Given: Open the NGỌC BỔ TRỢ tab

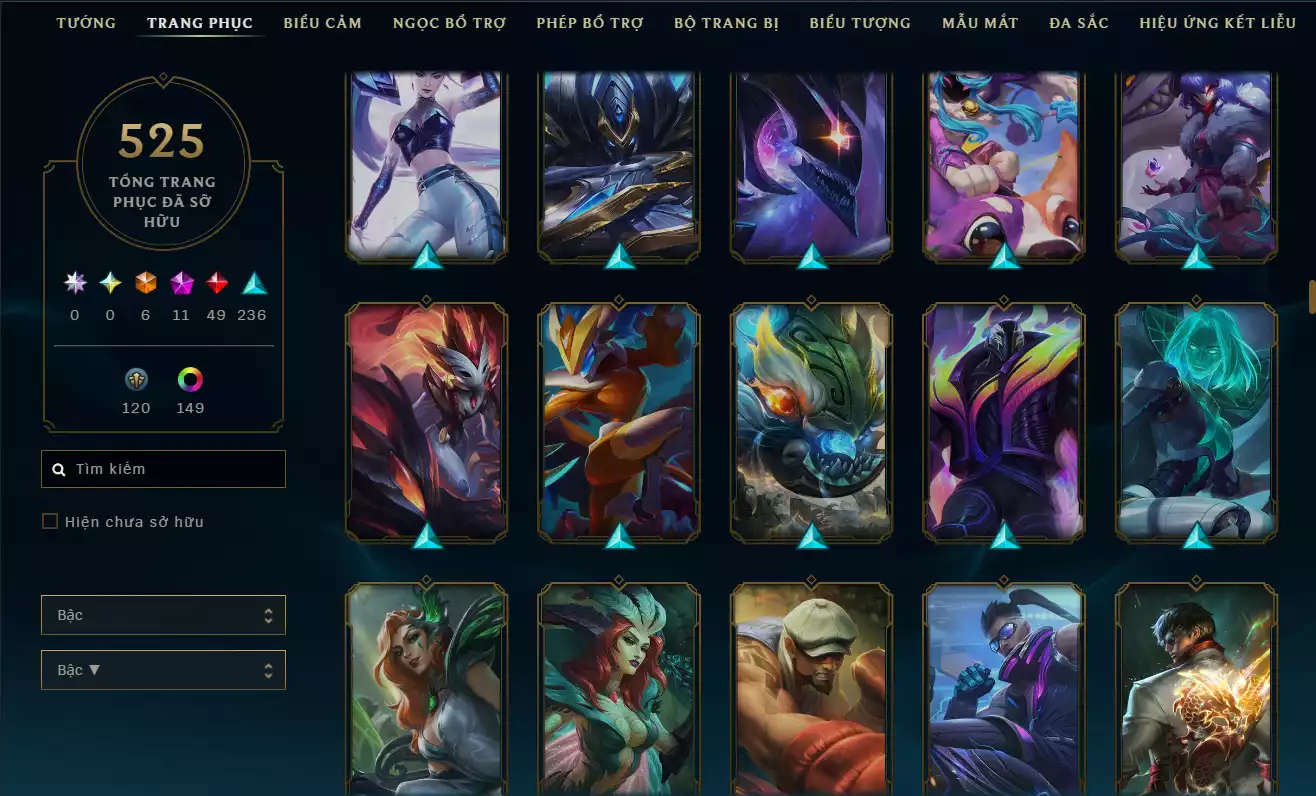Looking at the screenshot, I should pos(448,22).
